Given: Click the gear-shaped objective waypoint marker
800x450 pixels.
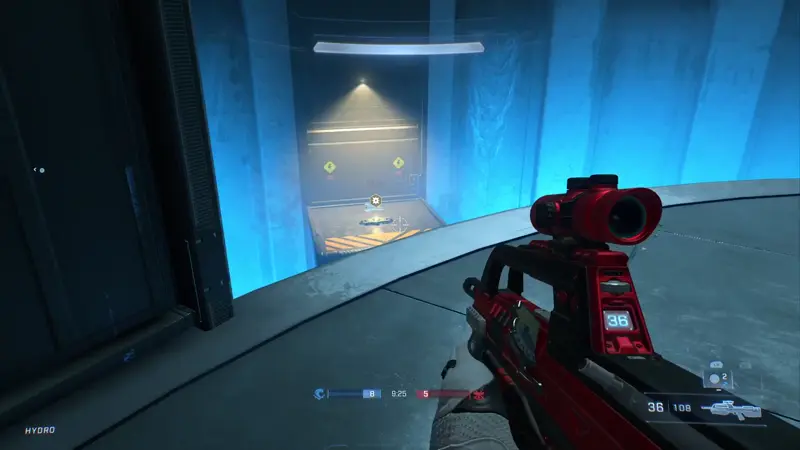Looking at the screenshot, I should click(x=375, y=201).
